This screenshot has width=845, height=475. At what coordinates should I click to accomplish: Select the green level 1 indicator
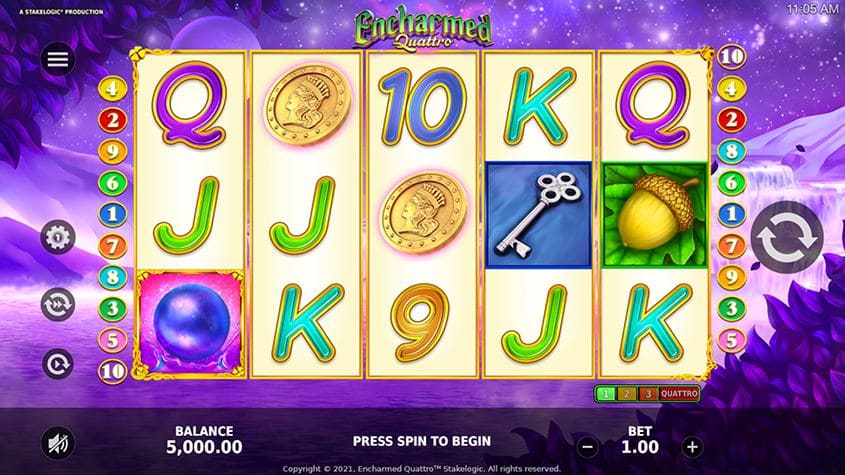pyautogui.click(x=606, y=393)
